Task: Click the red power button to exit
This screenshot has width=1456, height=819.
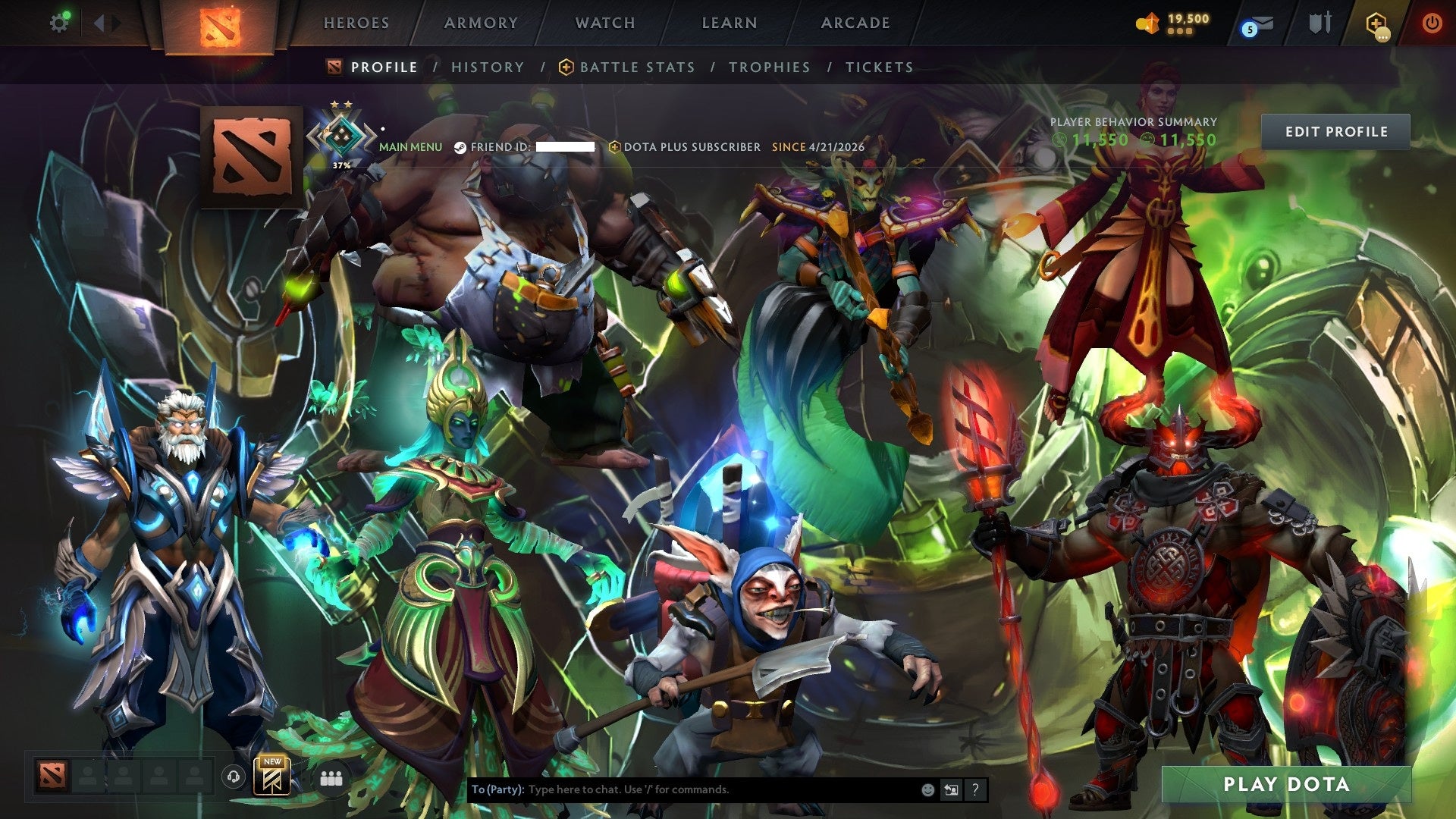Action: [1432, 23]
